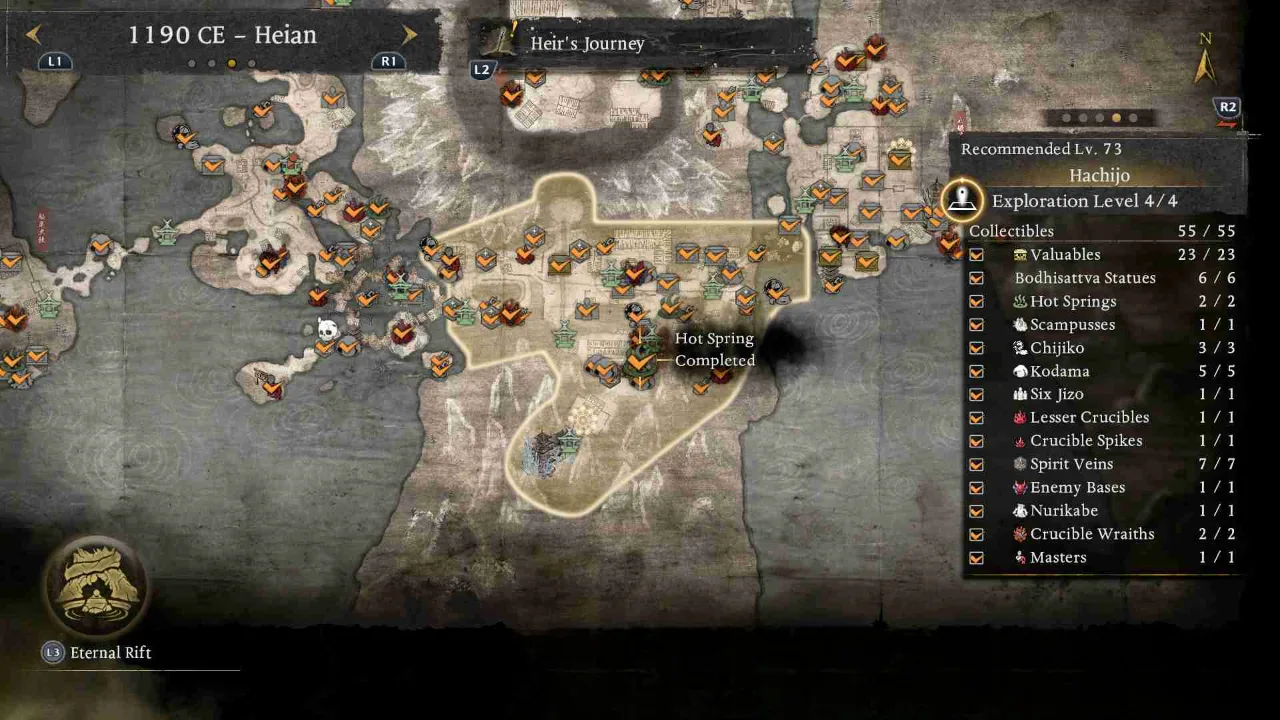Viewport: 1280px width, 720px height.
Task: Toggle the Crucible Wraiths checkbox
Action: 976,534
